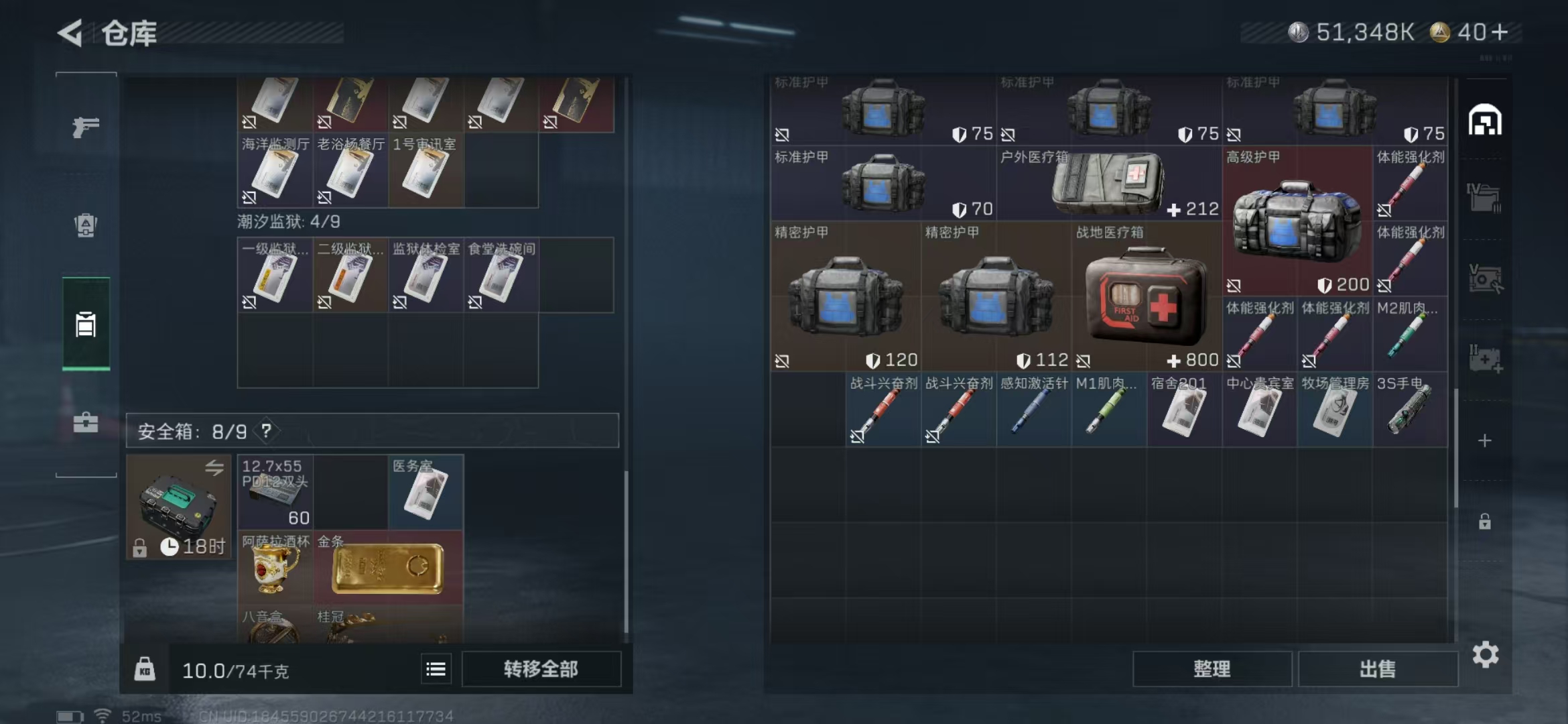The image size is (1568, 724).
Task: Open the 出售 sell option
Action: 1378,669
